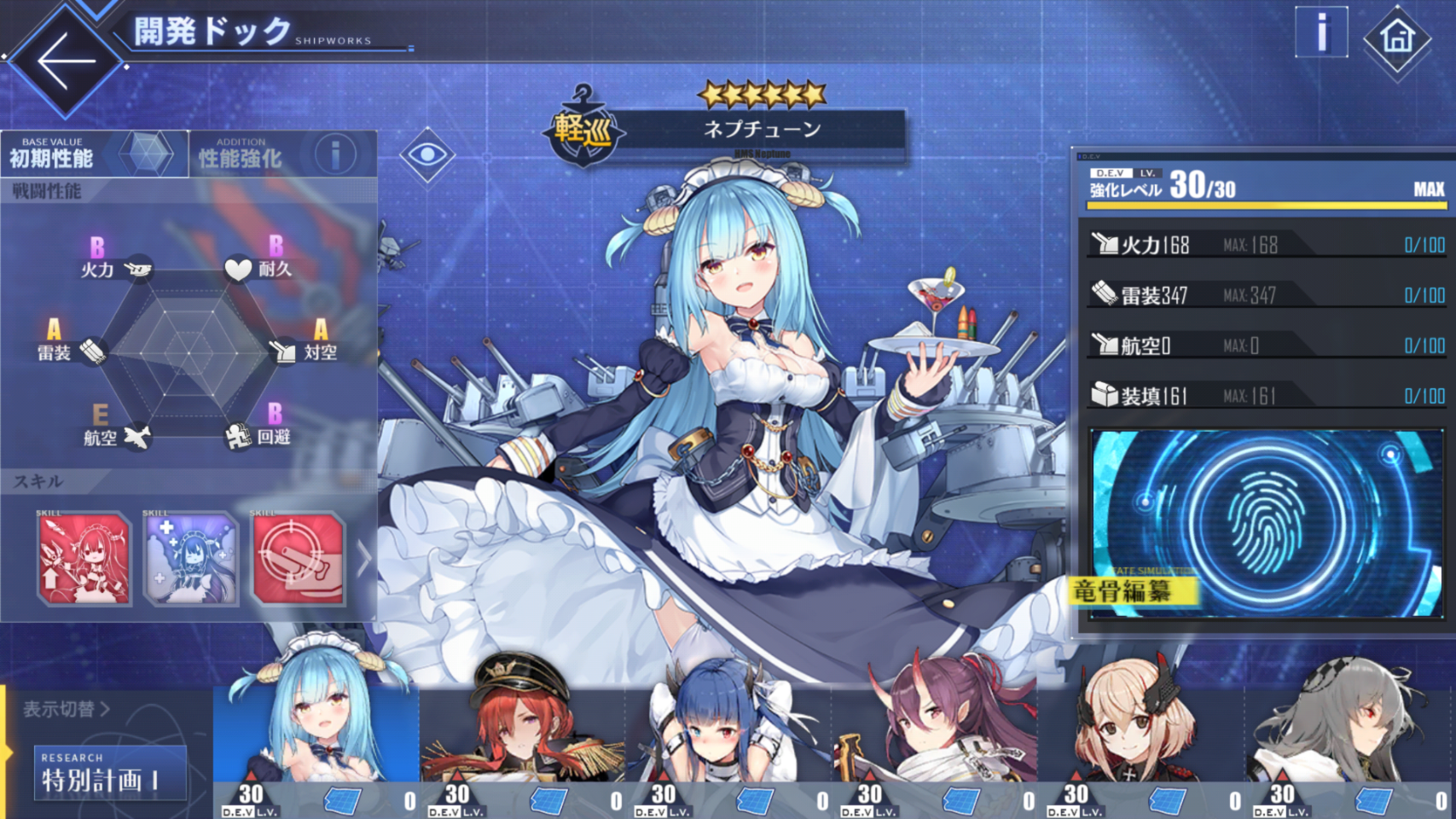Switch to the 初期性能 base value tab
Screen dimensions: 1456x819
[x=94, y=154]
